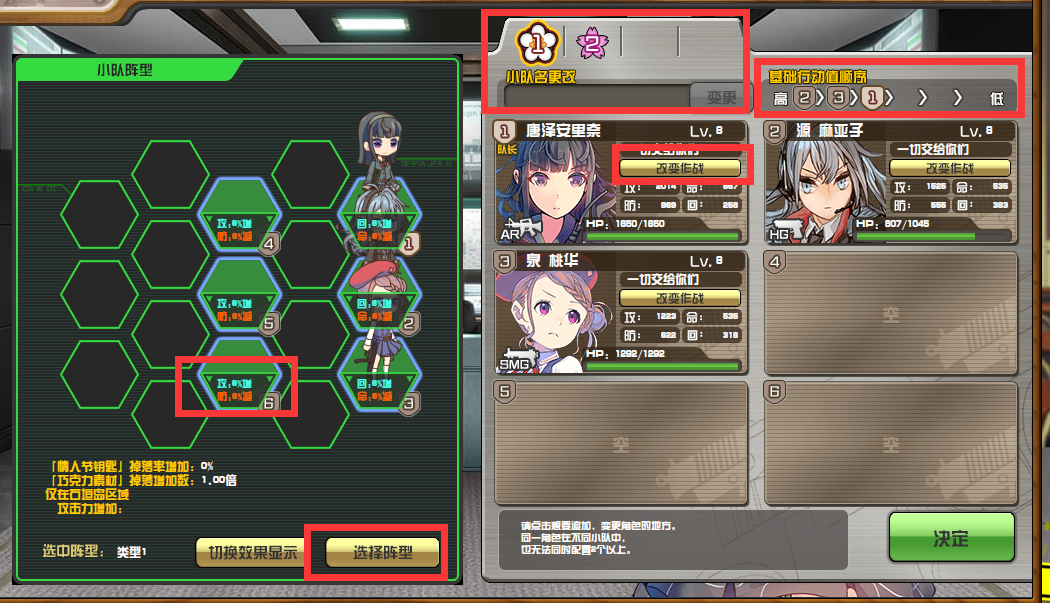Click 改变作战 for 唐泽安里奈
The image size is (1050, 603).
(x=680, y=168)
